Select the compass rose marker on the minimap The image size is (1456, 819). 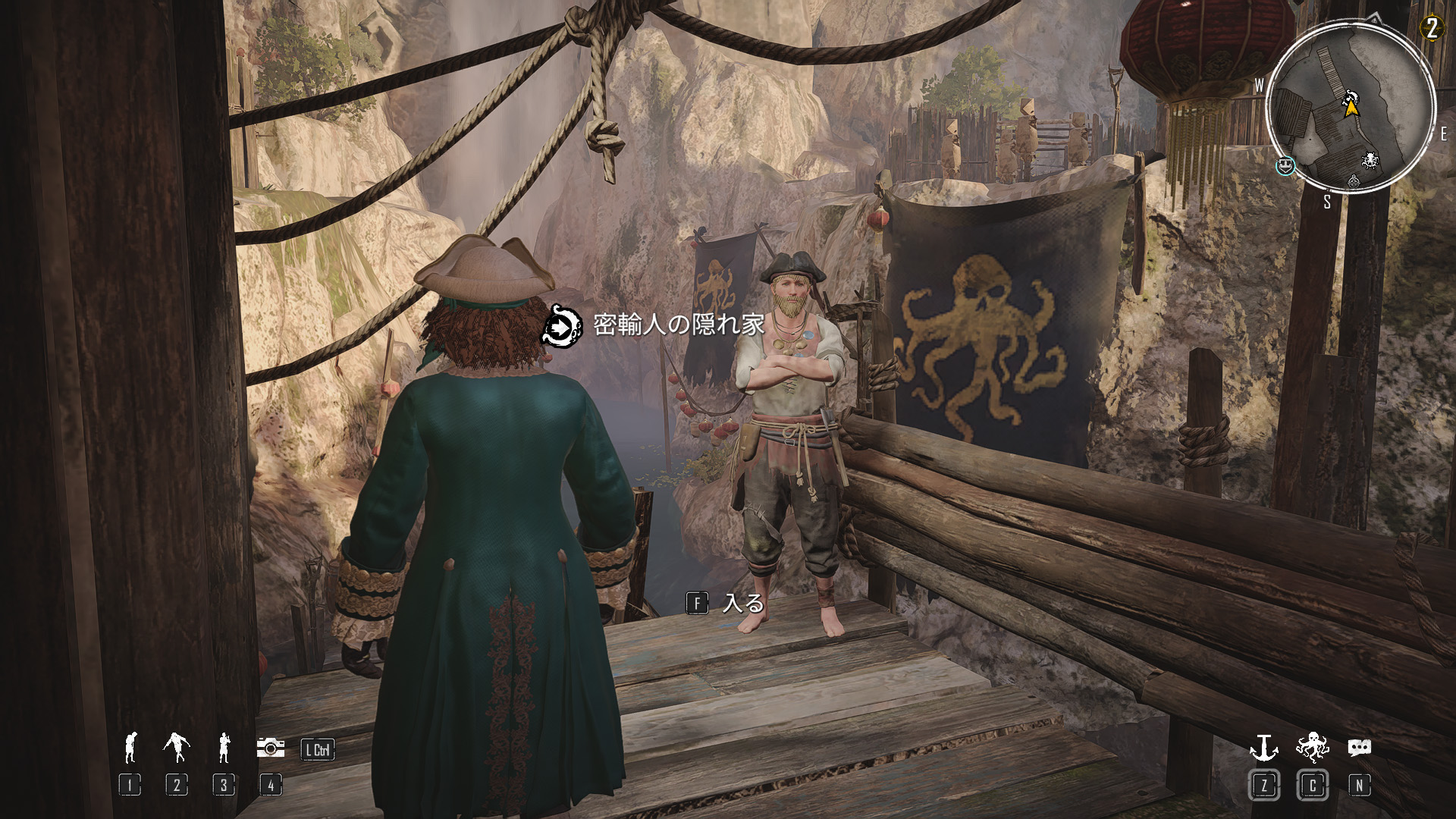[1354, 181]
